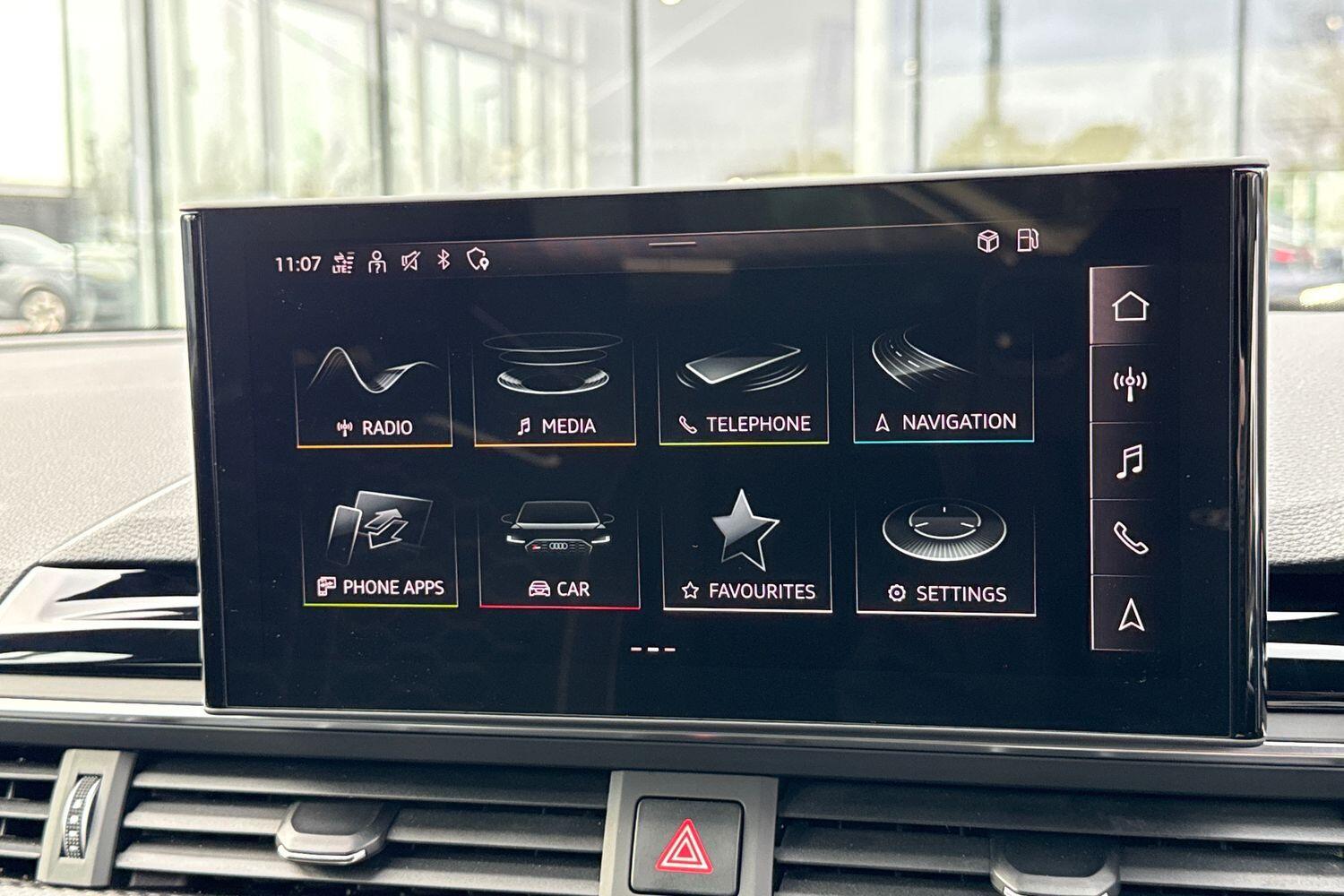Image resolution: width=1344 pixels, height=896 pixels.
Task: Open the navigation arrow sidebar shortcut
Action: click(1131, 615)
